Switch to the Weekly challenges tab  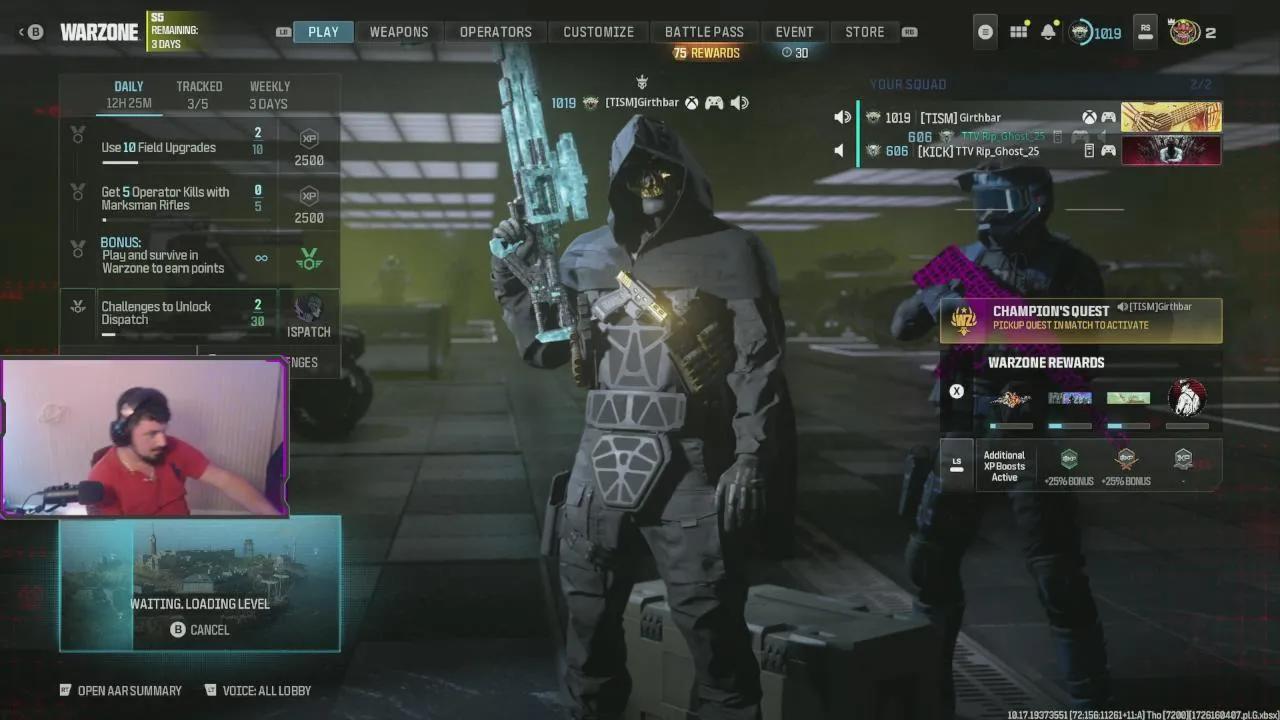point(269,93)
